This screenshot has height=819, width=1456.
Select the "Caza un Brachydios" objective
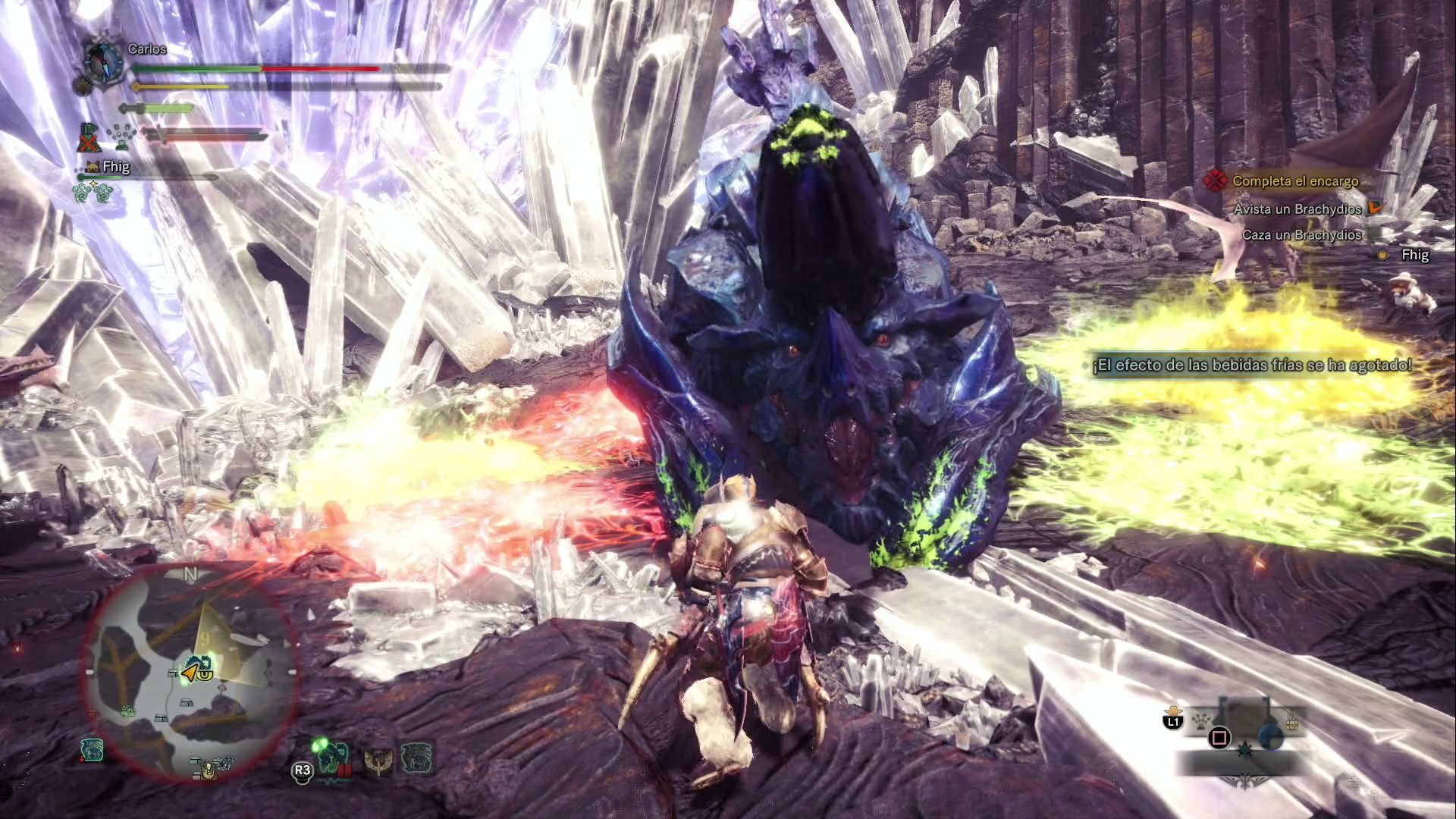pyautogui.click(x=1301, y=235)
